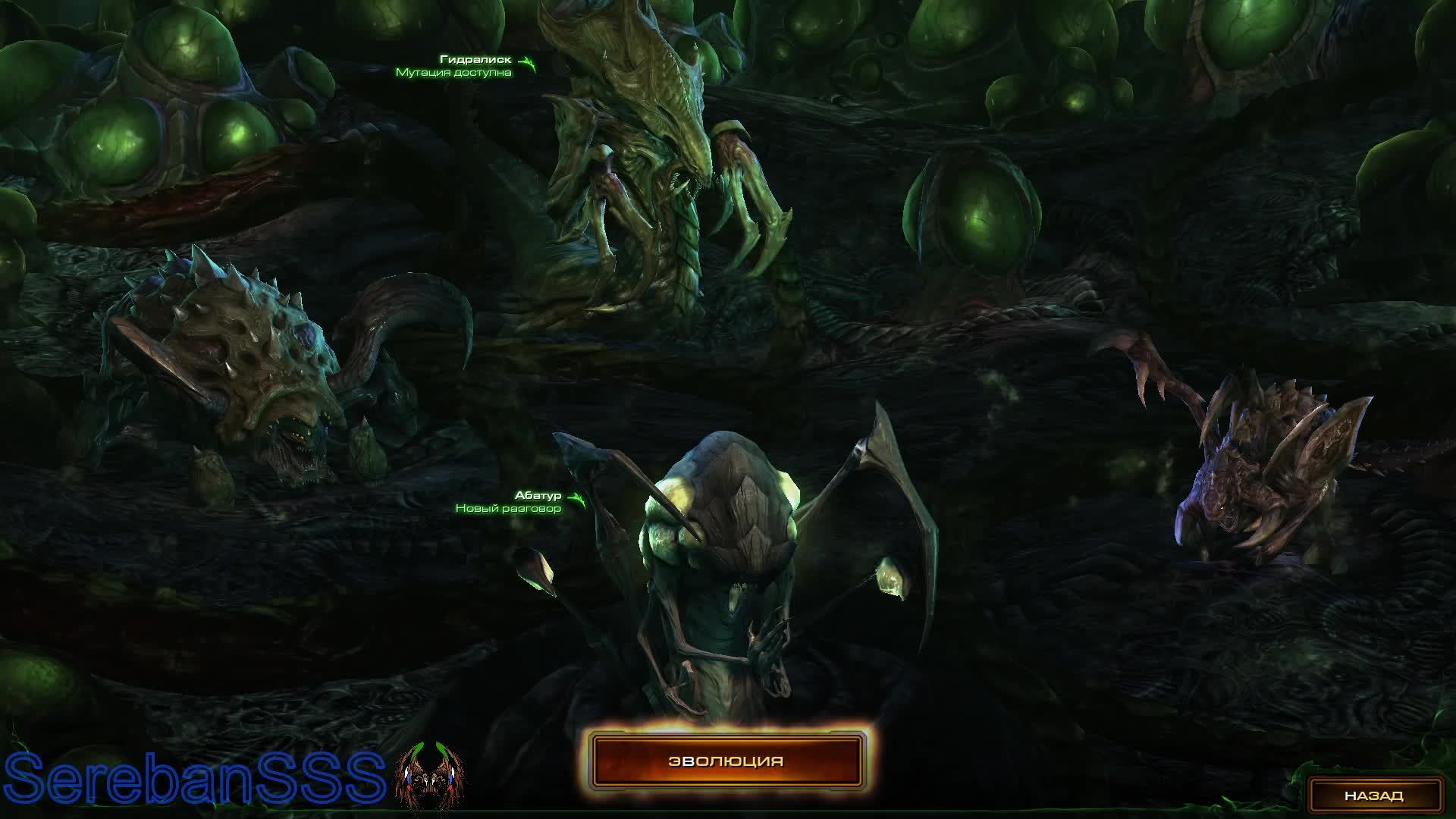Open the Новый разговор dialogue with Абатур

point(507,510)
